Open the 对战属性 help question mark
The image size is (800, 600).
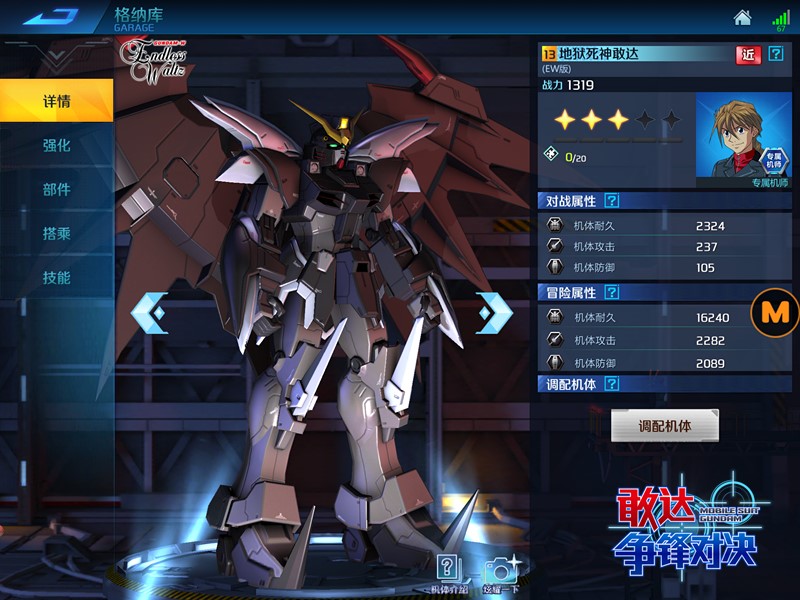tap(612, 201)
